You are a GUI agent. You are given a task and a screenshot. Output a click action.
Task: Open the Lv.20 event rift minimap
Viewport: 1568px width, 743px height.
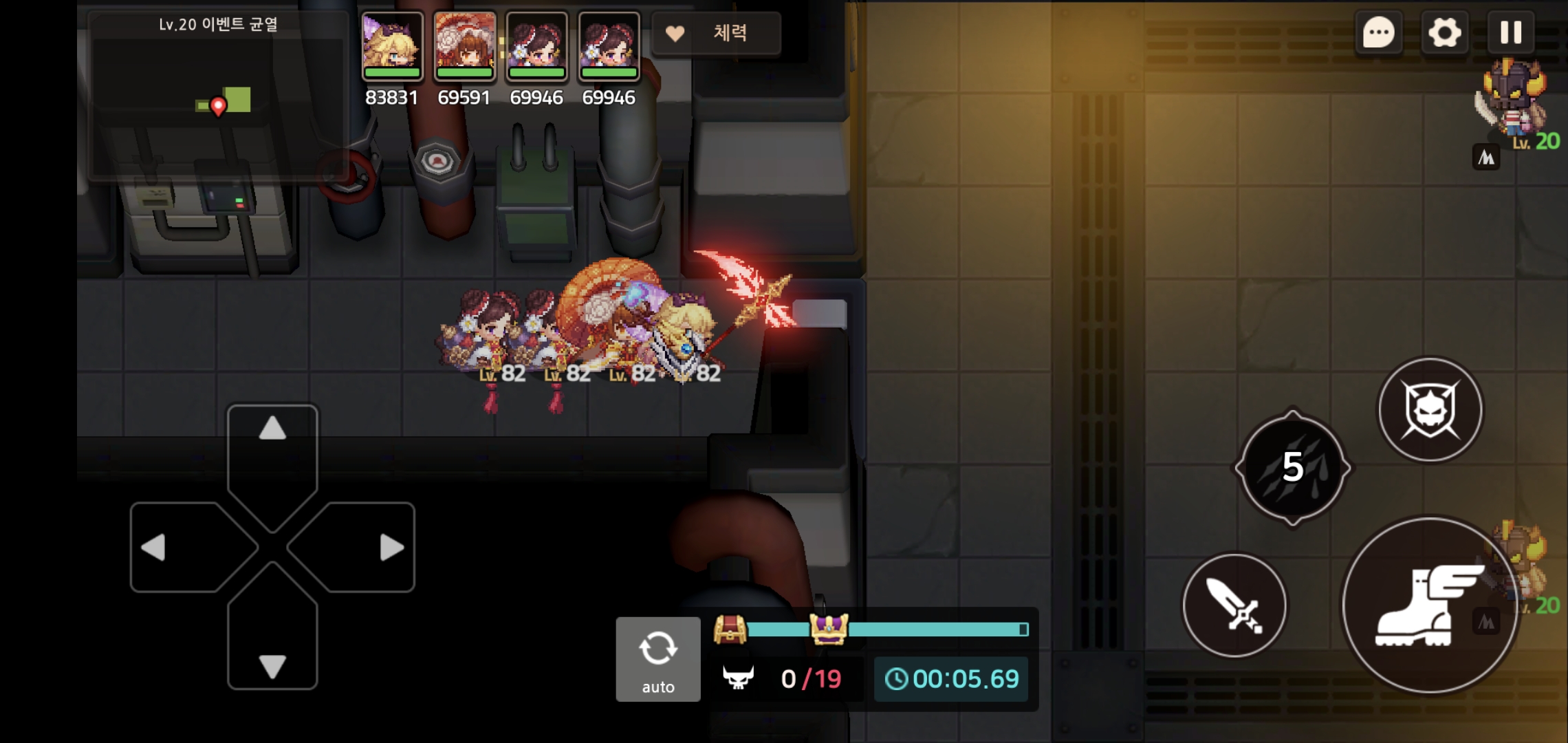tap(219, 96)
